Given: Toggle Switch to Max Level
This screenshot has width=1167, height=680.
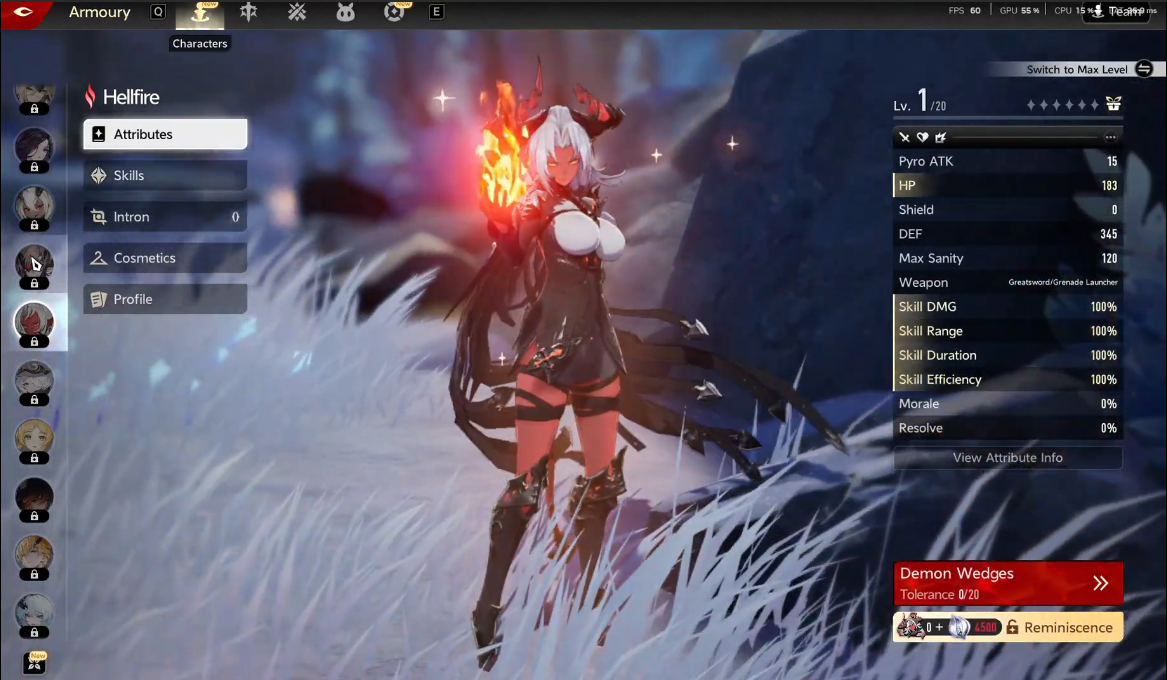Looking at the screenshot, I should point(1144,69).
